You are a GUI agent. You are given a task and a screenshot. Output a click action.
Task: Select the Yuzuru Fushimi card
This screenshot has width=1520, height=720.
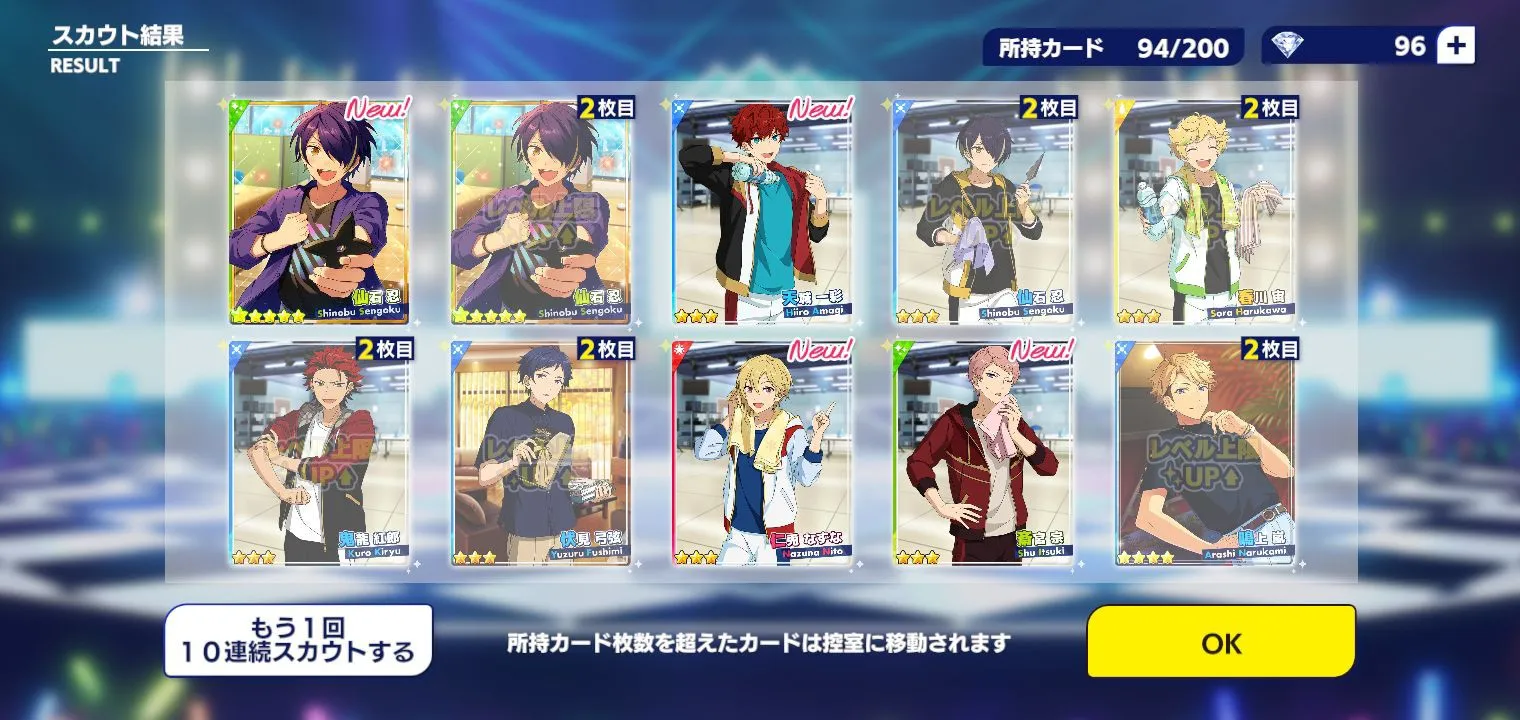[543, 451]
